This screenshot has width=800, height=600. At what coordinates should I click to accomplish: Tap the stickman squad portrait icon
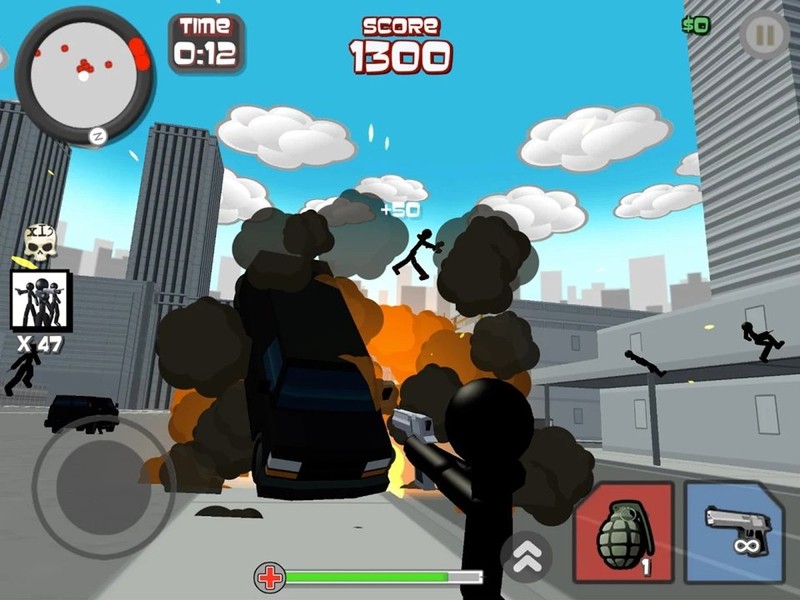coord(40,299)
